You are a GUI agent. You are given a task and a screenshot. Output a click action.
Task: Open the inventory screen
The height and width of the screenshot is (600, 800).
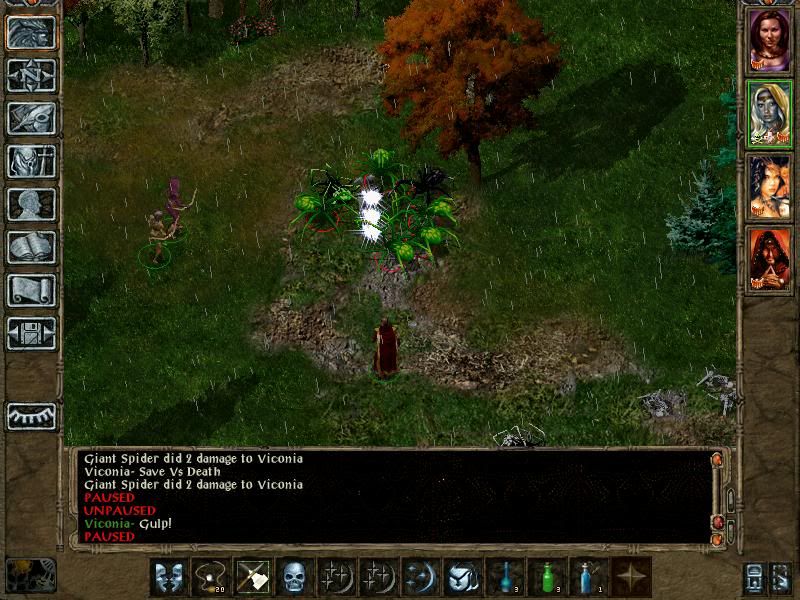(x=30, y=161)
